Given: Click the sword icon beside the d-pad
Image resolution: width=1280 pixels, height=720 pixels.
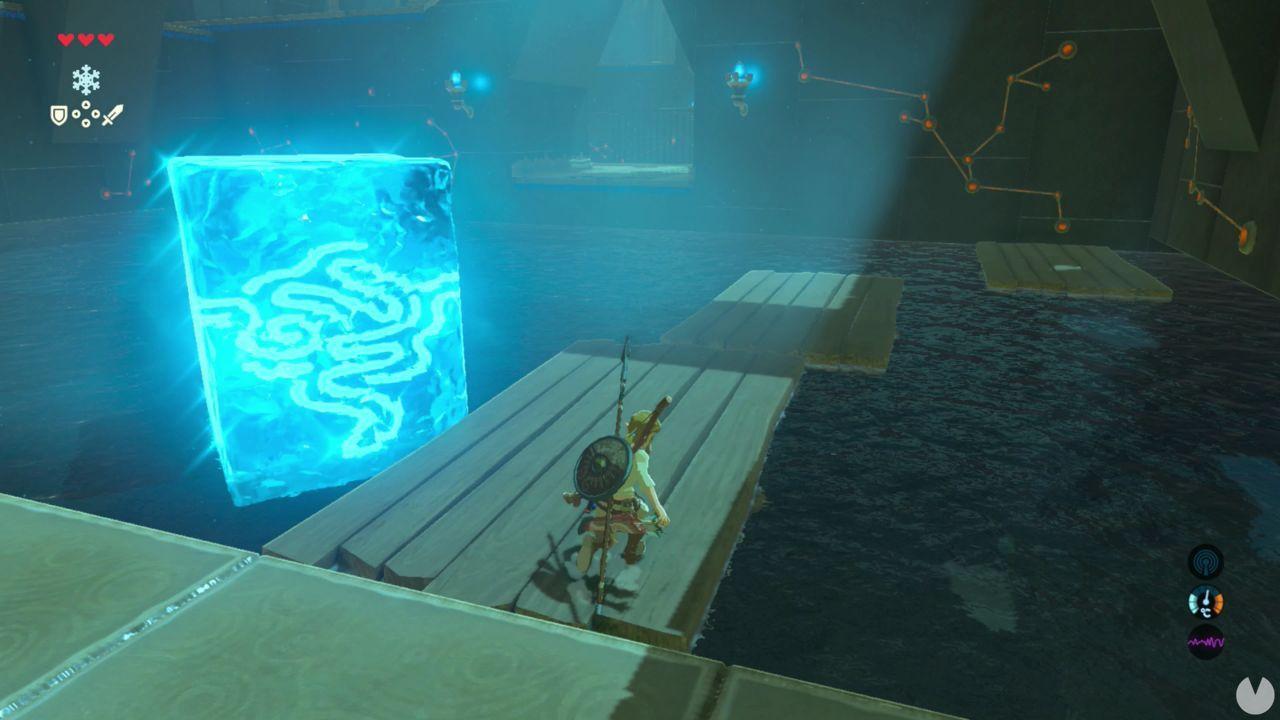Looking at the screenshot, I should [112, 115].
